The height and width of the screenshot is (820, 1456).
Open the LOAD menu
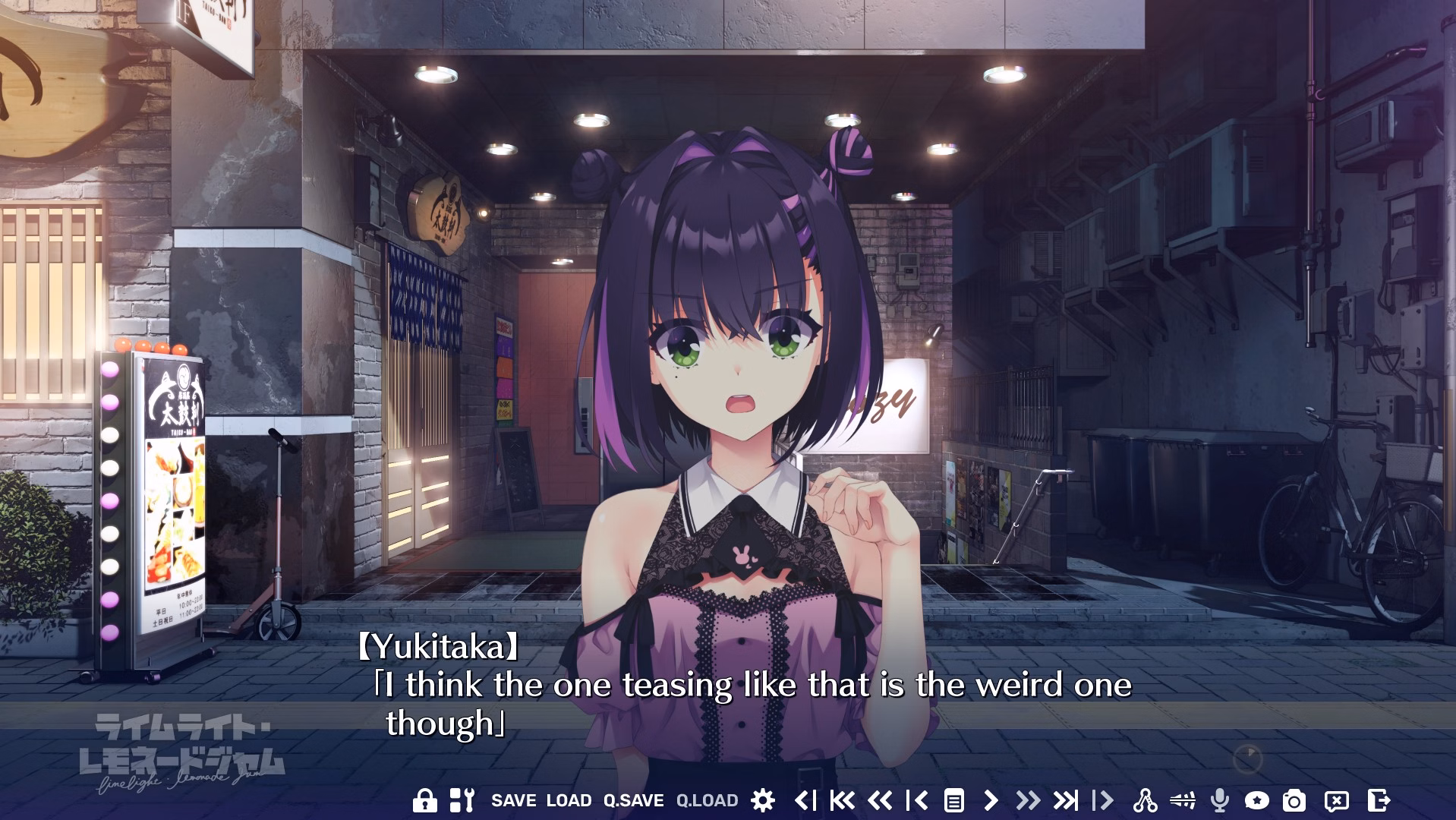tap(569, 800)
